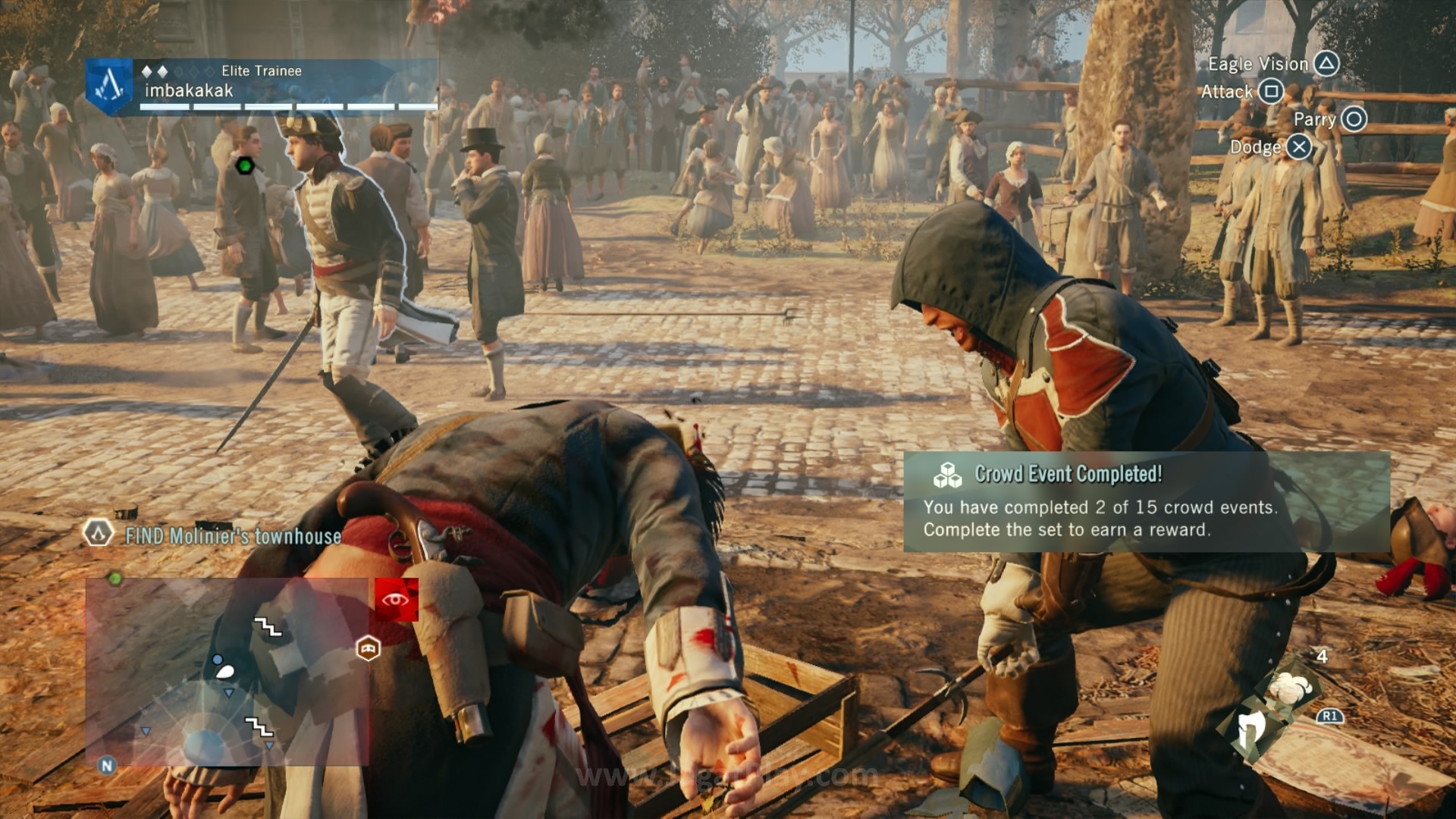Click the crowd event cubes icon
Screen dimensions: 1456x819
point(947,475)
